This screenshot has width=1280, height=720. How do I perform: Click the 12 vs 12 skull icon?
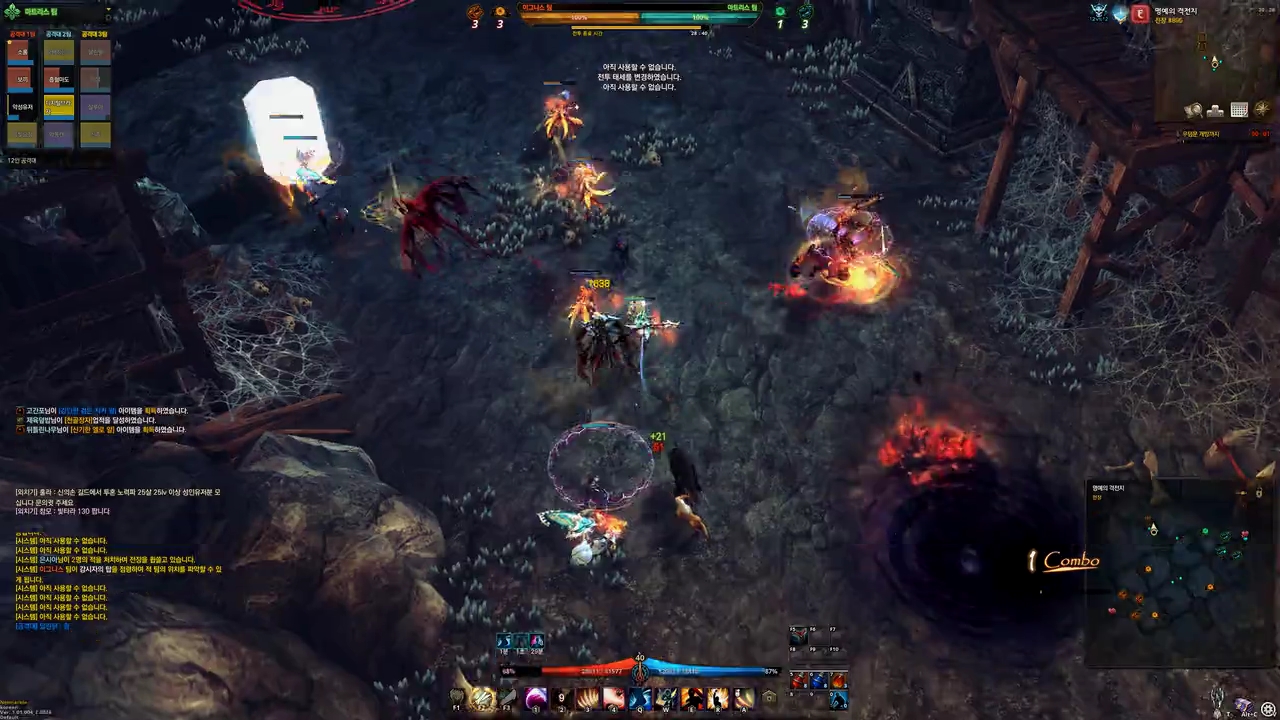click(1100, 13)
